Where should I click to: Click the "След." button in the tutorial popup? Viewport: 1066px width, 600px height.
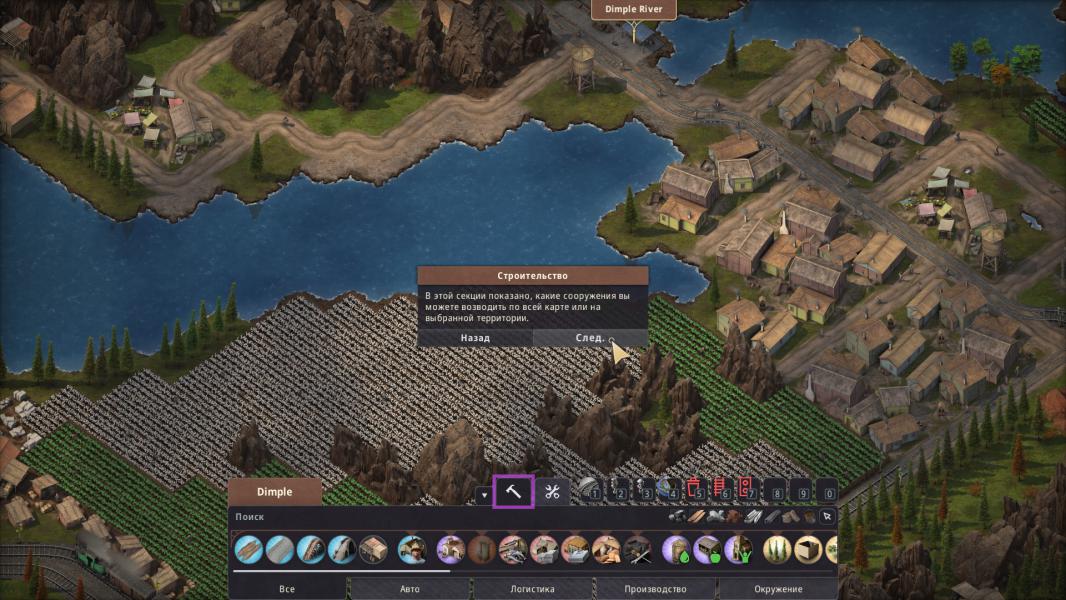coord(590,338)
